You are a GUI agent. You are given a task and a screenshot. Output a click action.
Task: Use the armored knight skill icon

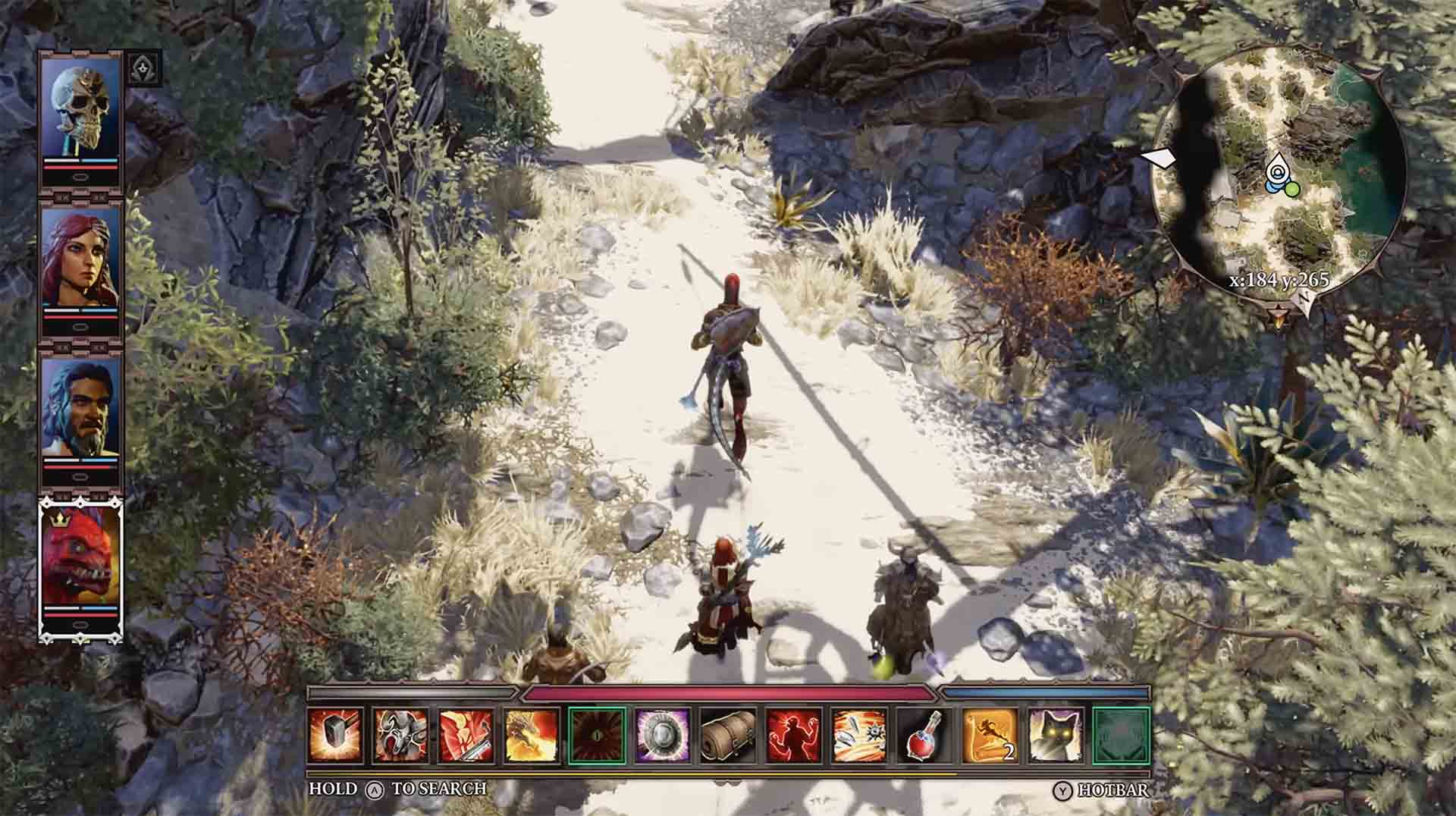point(401,735)
